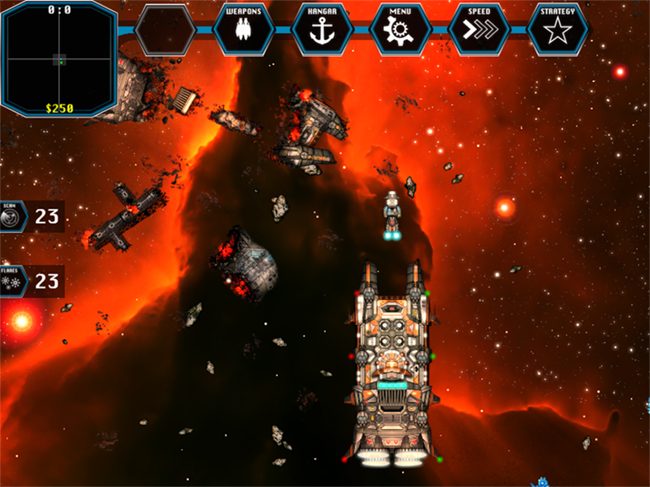The width and height of the screenshot is (650, 487).
Task: Open the gear Menu button
Action: click(400, 29)
